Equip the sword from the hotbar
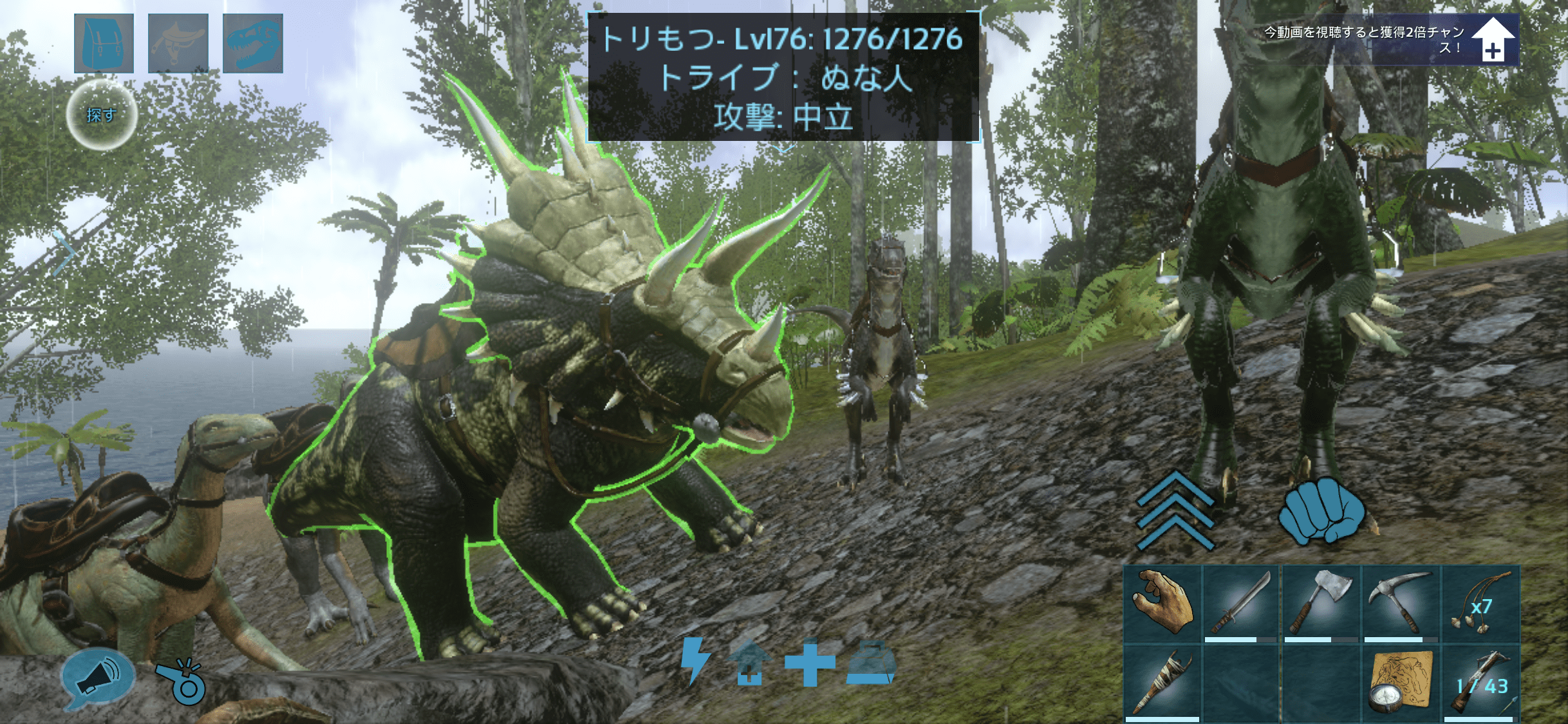The image size is (1568, 724). [1241, 604]
